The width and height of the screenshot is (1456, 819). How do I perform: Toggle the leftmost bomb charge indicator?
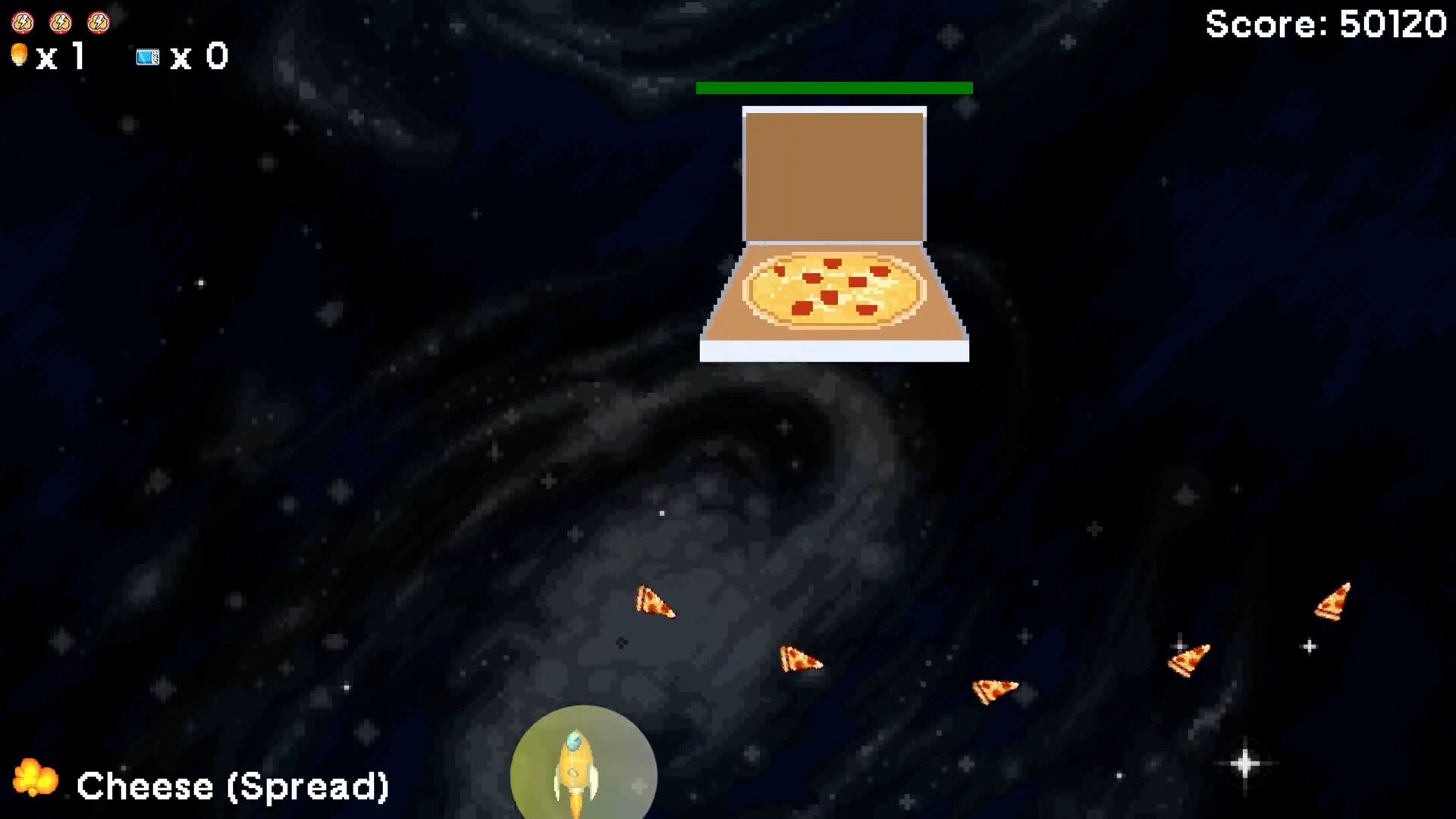tap(22, 21)
